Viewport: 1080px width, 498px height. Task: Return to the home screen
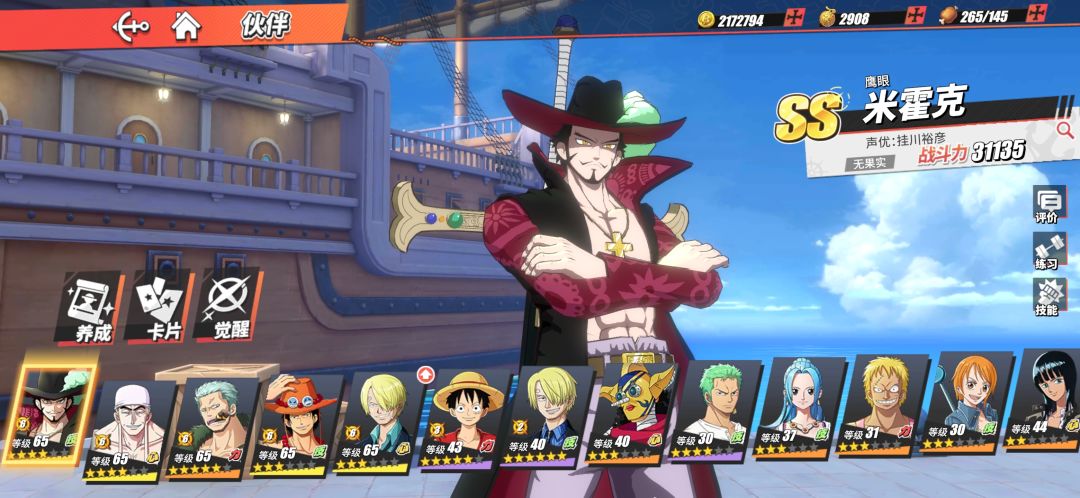(x=185, y=24)
